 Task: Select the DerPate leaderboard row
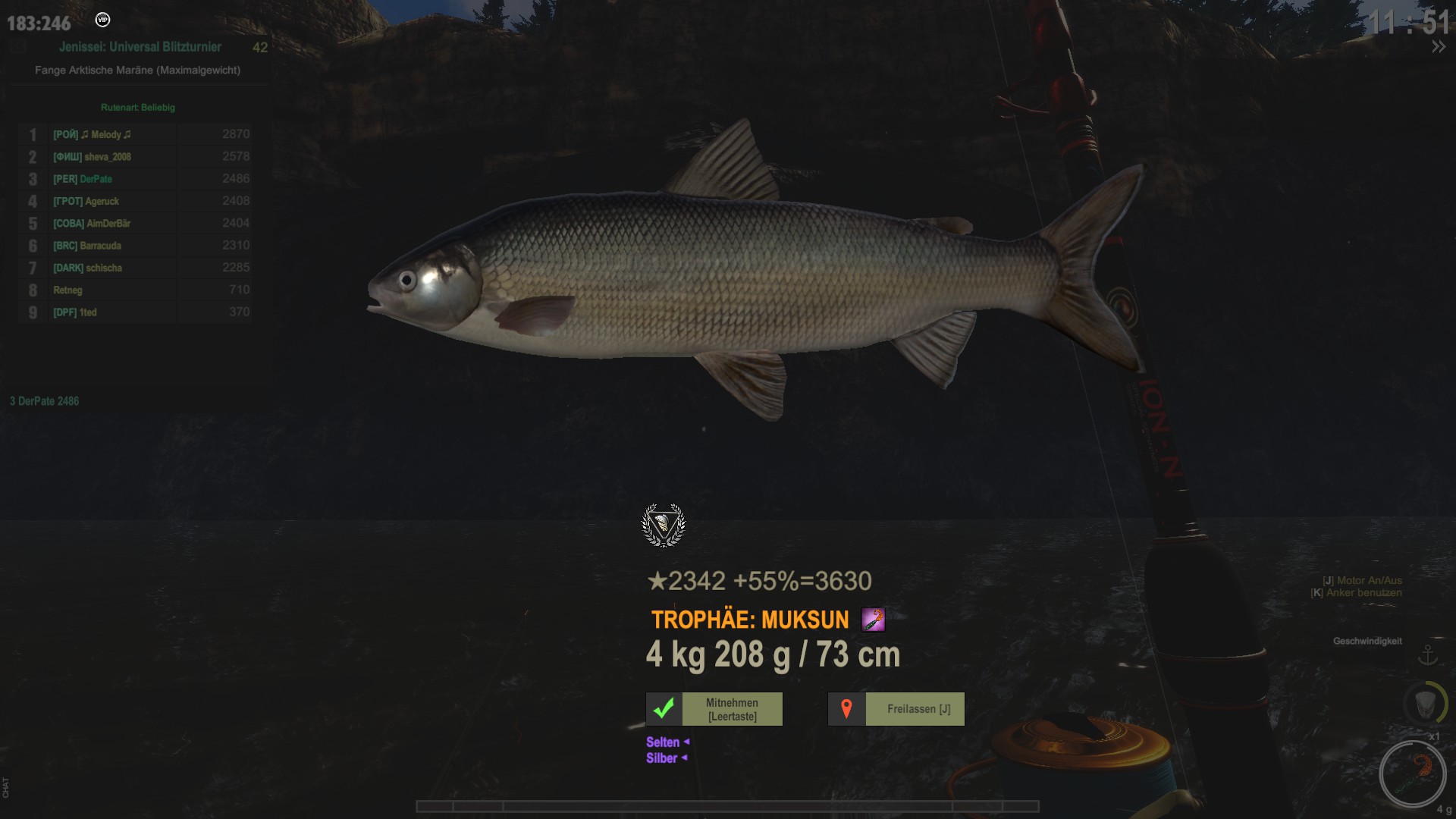tap(135, 179)
